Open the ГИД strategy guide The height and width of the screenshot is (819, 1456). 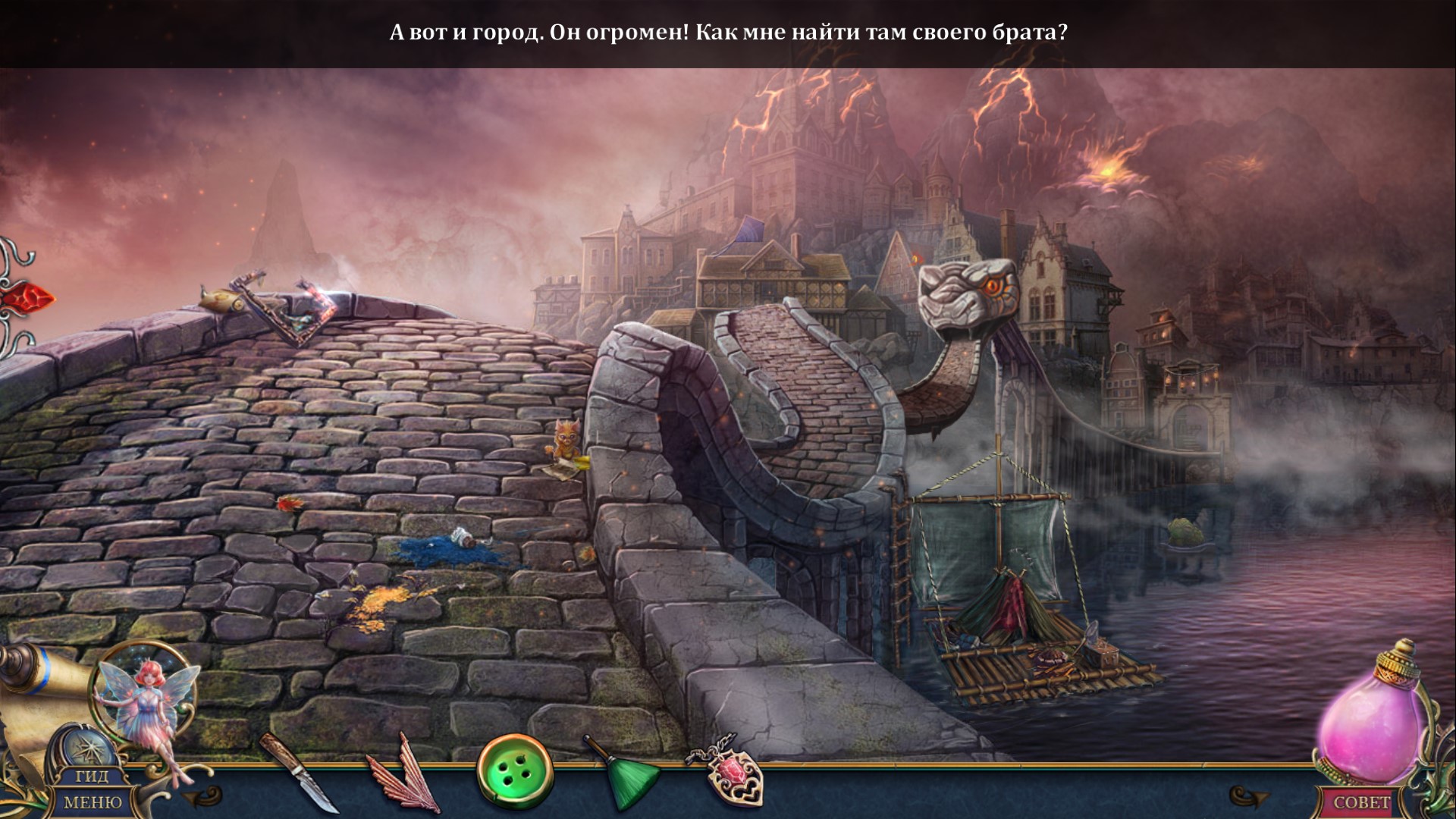coord(92,777)
